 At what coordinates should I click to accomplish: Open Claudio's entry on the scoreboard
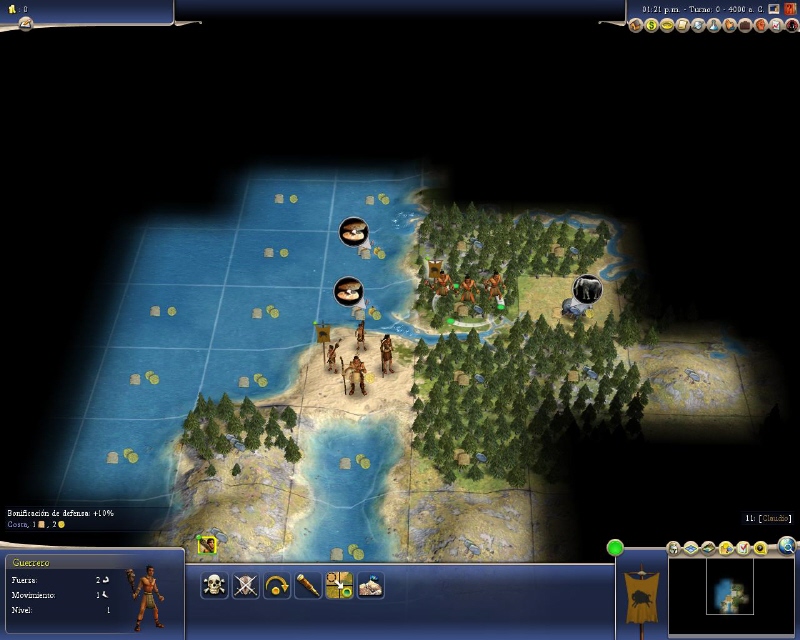(x=770, y=518)
